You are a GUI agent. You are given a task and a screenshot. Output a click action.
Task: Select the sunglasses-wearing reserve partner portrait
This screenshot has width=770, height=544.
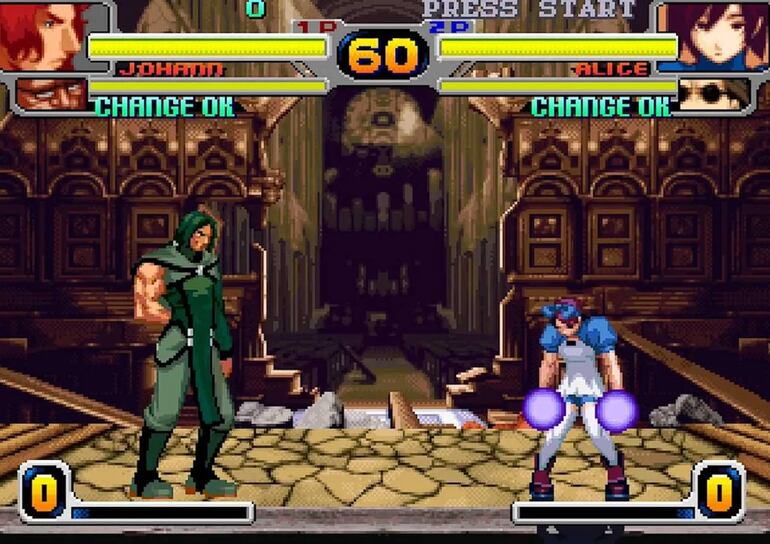click(x=714, y=93)
